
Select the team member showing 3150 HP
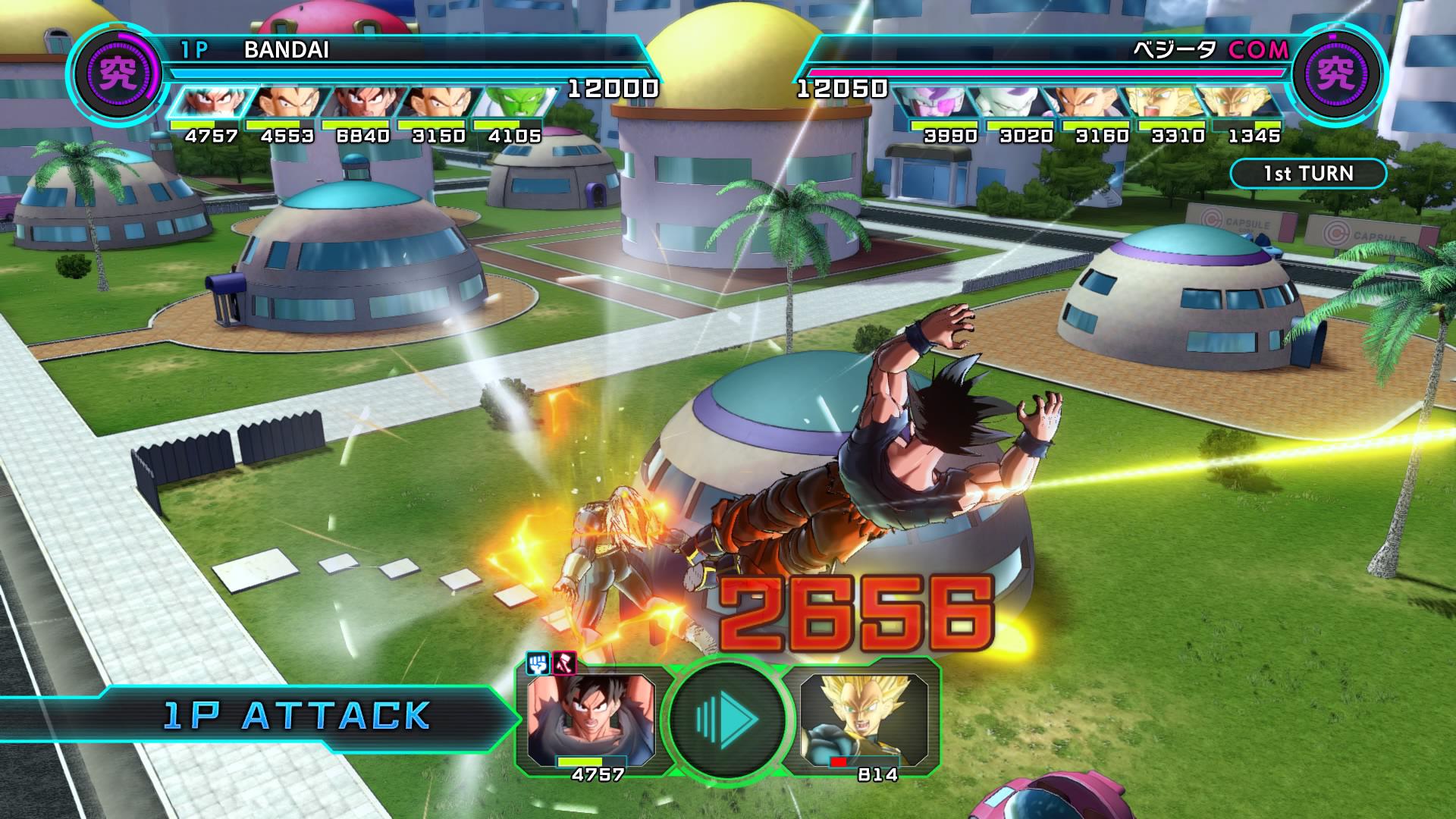436,104
